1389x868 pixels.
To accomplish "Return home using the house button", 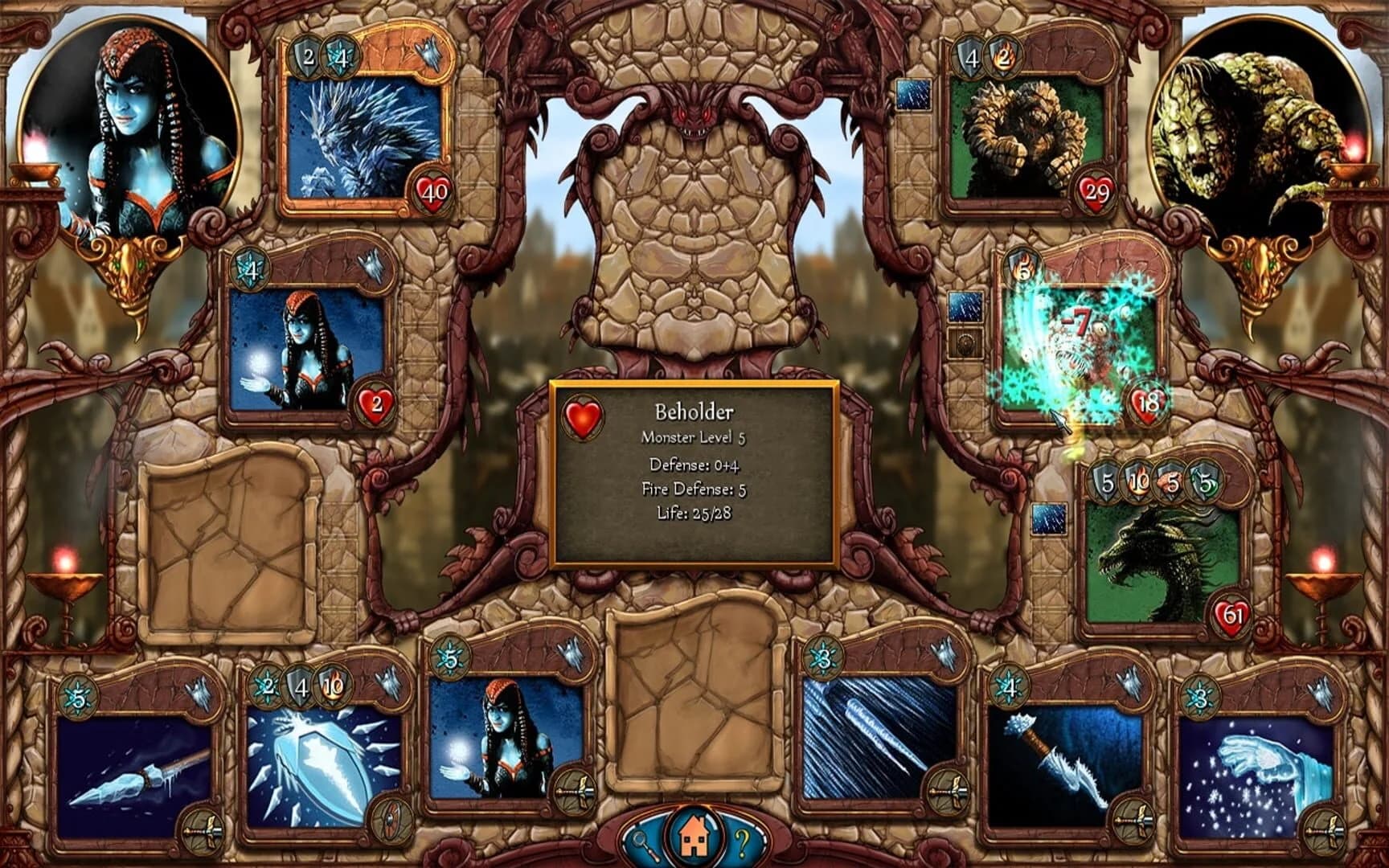I will point(693,834).
